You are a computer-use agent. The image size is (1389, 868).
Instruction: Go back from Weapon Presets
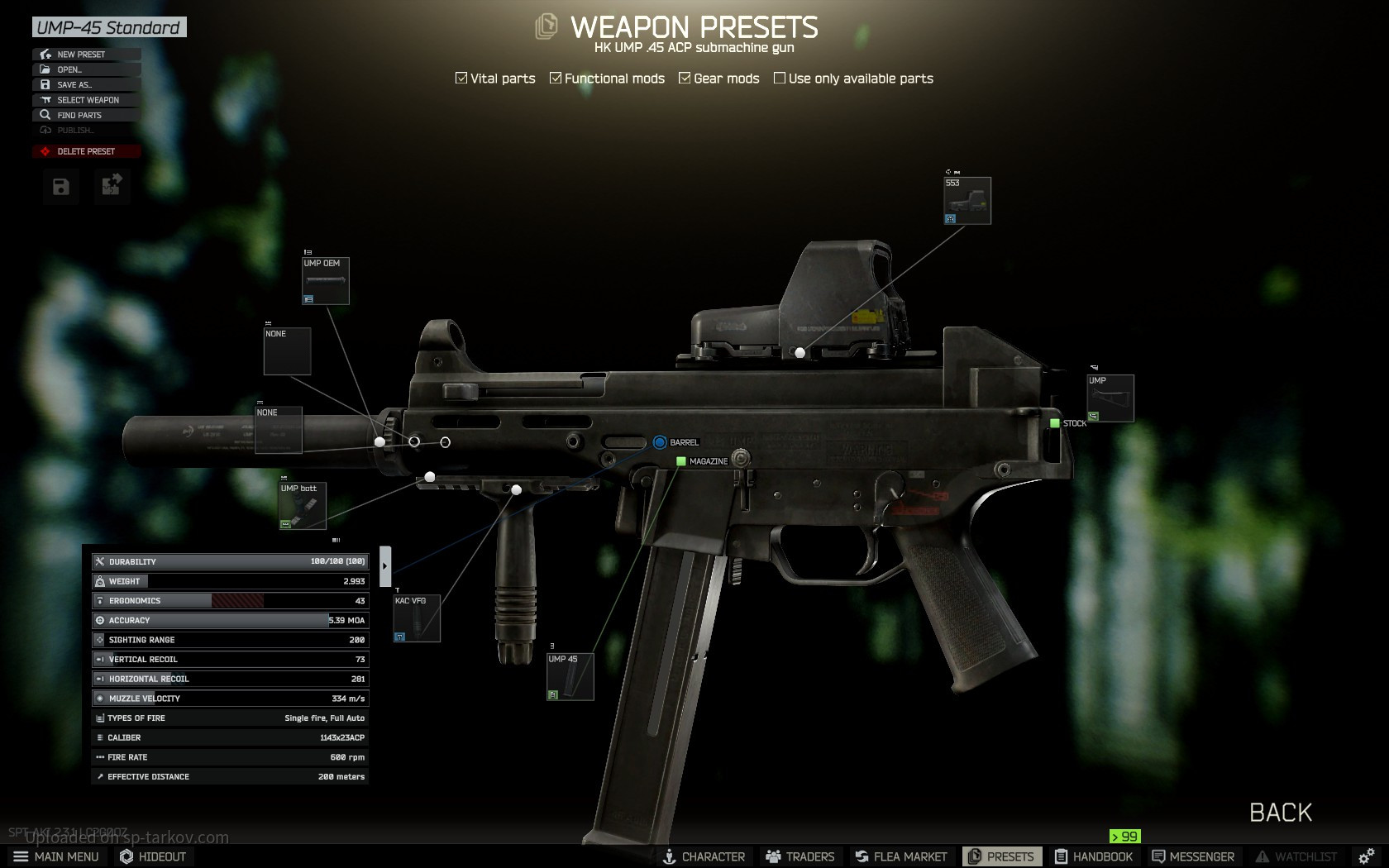(x=1280, y=813)
